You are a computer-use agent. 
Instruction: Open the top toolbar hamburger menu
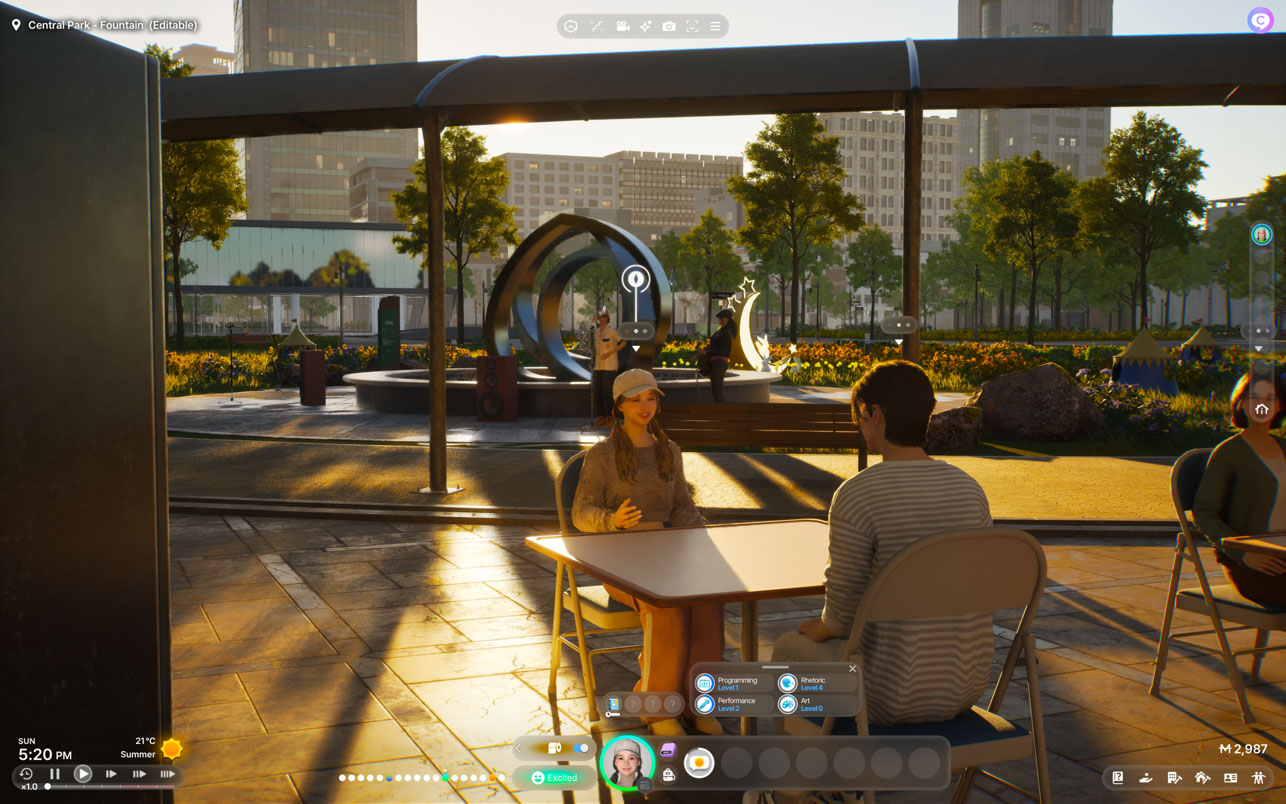point(715,26)
